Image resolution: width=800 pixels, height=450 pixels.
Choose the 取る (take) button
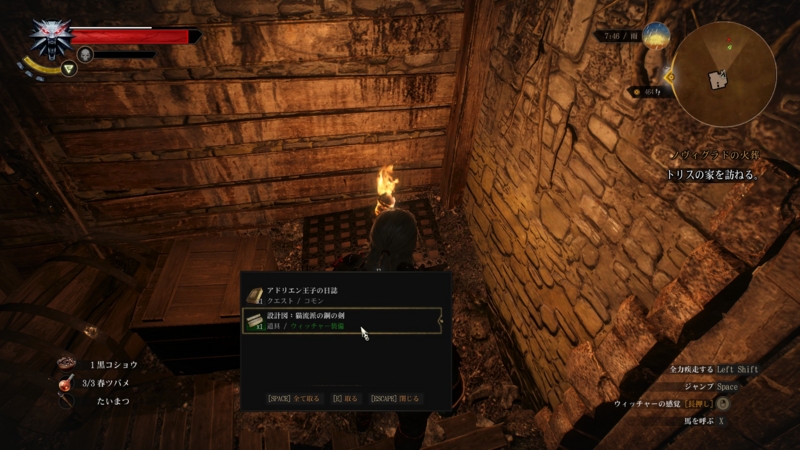point(344,398)
